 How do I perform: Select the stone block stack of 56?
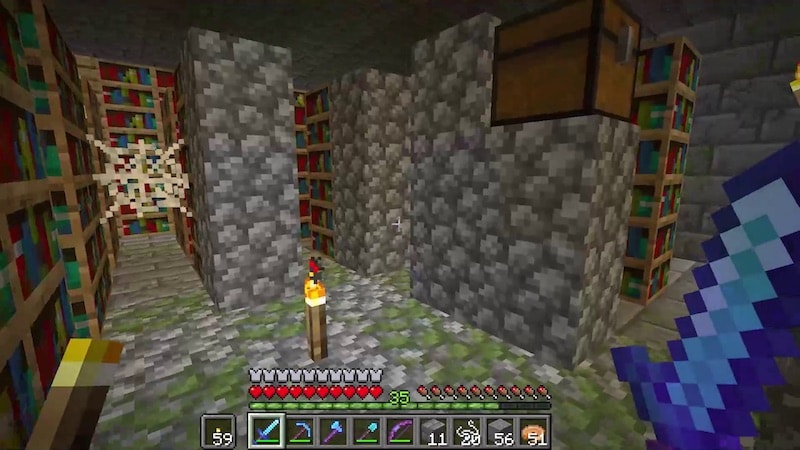[499, 431]
